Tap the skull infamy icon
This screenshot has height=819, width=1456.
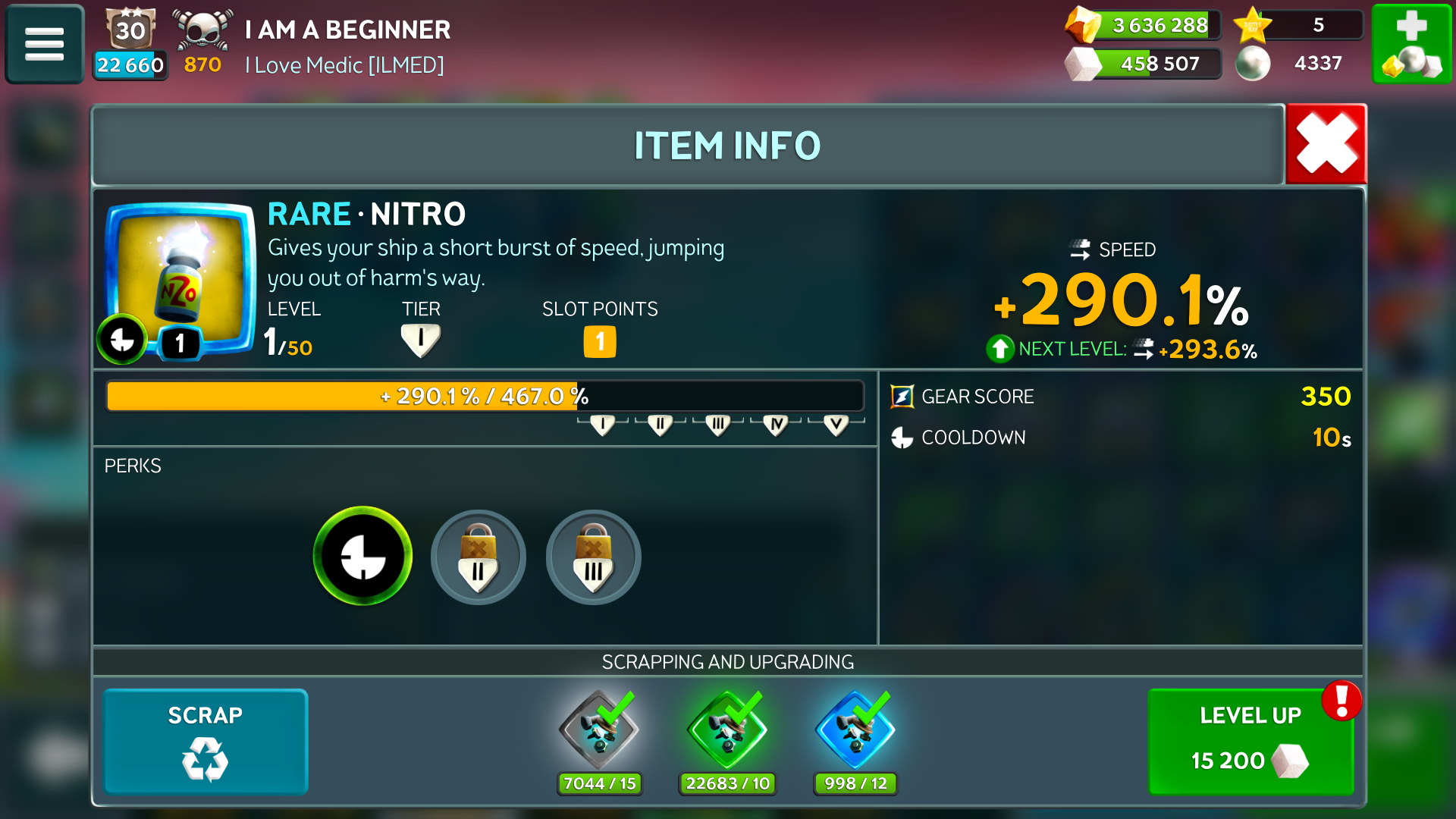point(202,30)
